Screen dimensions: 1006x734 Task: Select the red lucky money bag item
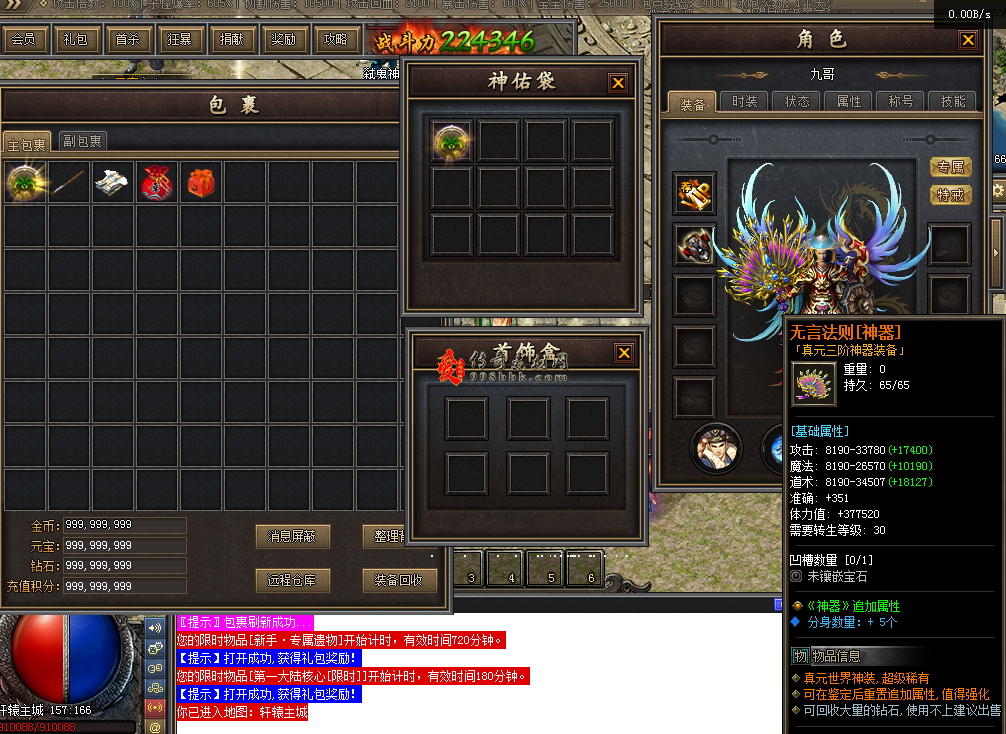click(x=157, y=182)
